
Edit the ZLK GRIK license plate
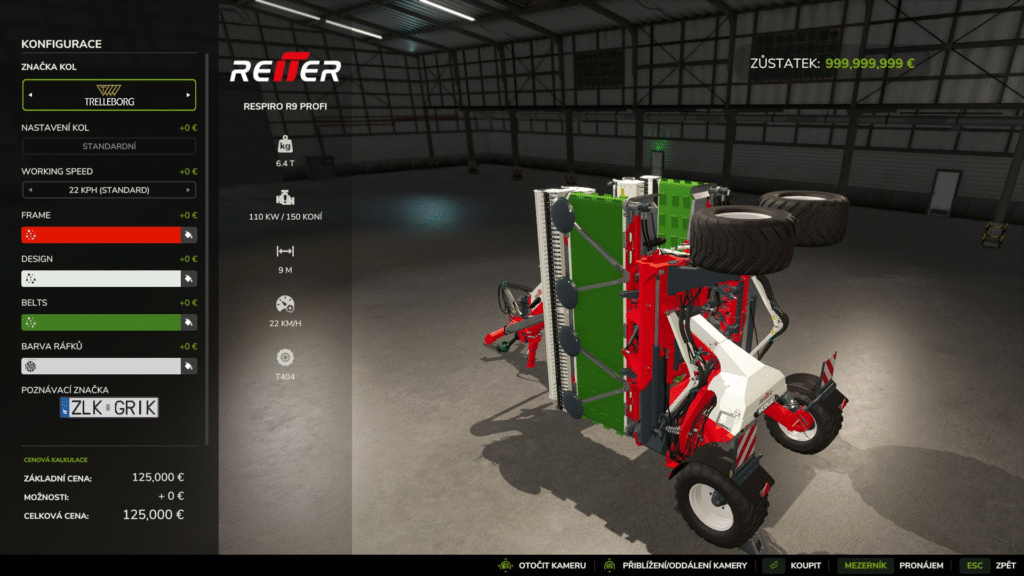(x=109, y=407)
